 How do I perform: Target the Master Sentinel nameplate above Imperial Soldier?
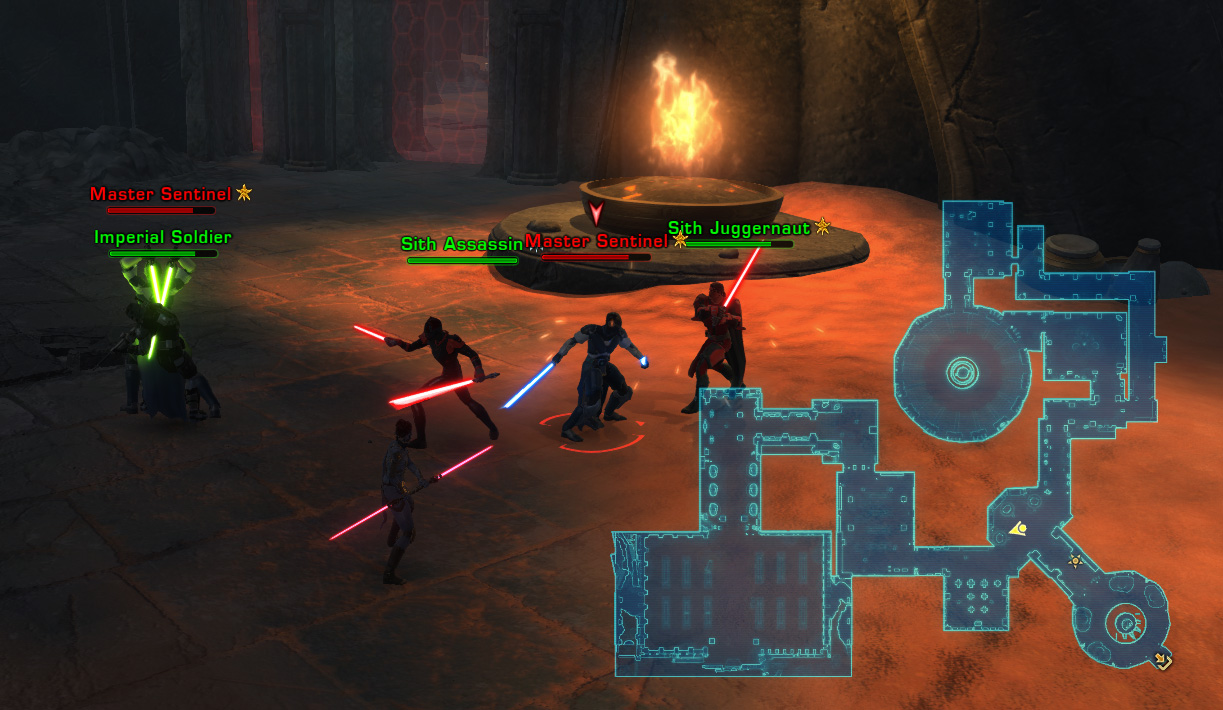point(161,194)
